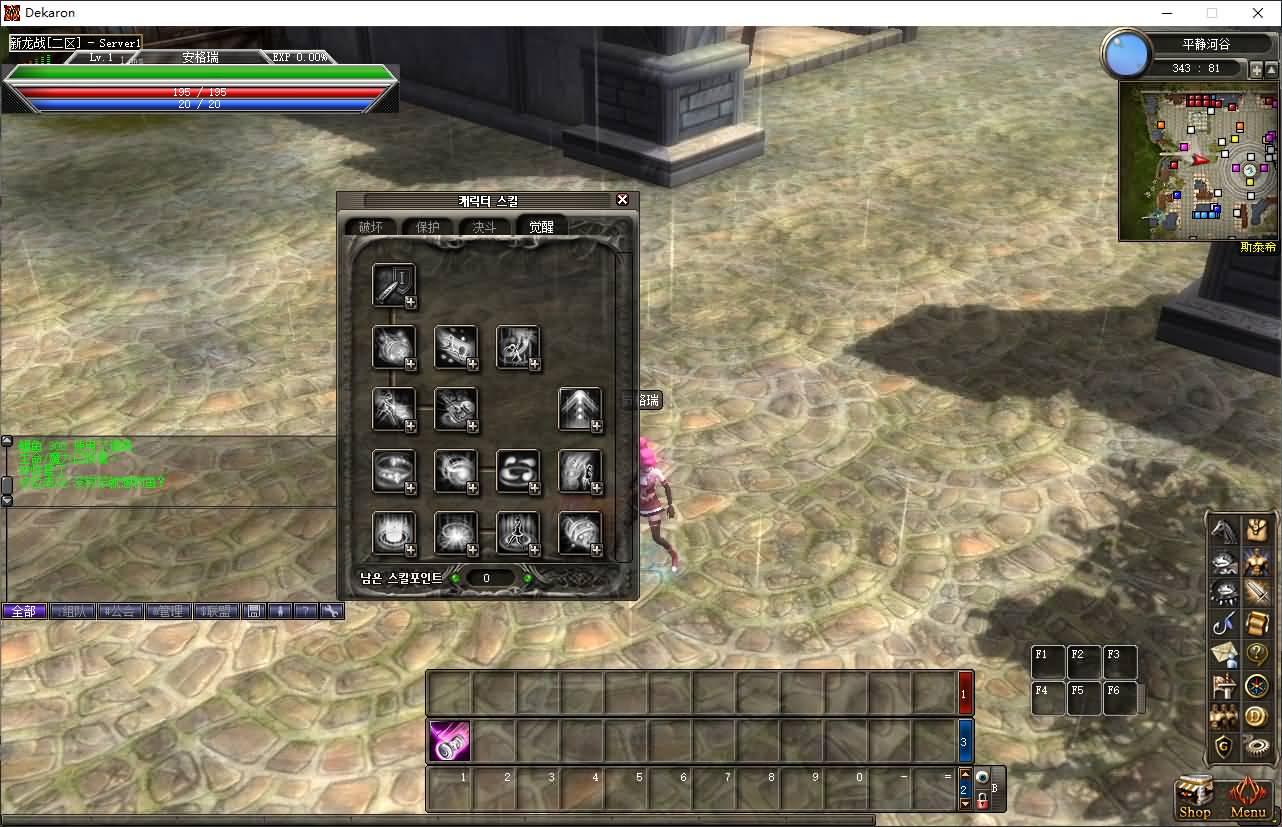The height and width of the screenshot is (827, 1282).
Task: Open the mail envelope icon
Action: click(1224, 655)
